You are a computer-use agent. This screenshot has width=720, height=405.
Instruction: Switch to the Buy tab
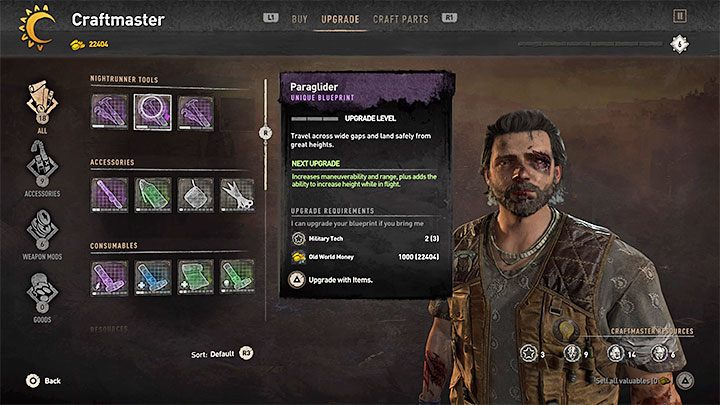[299, 18]
